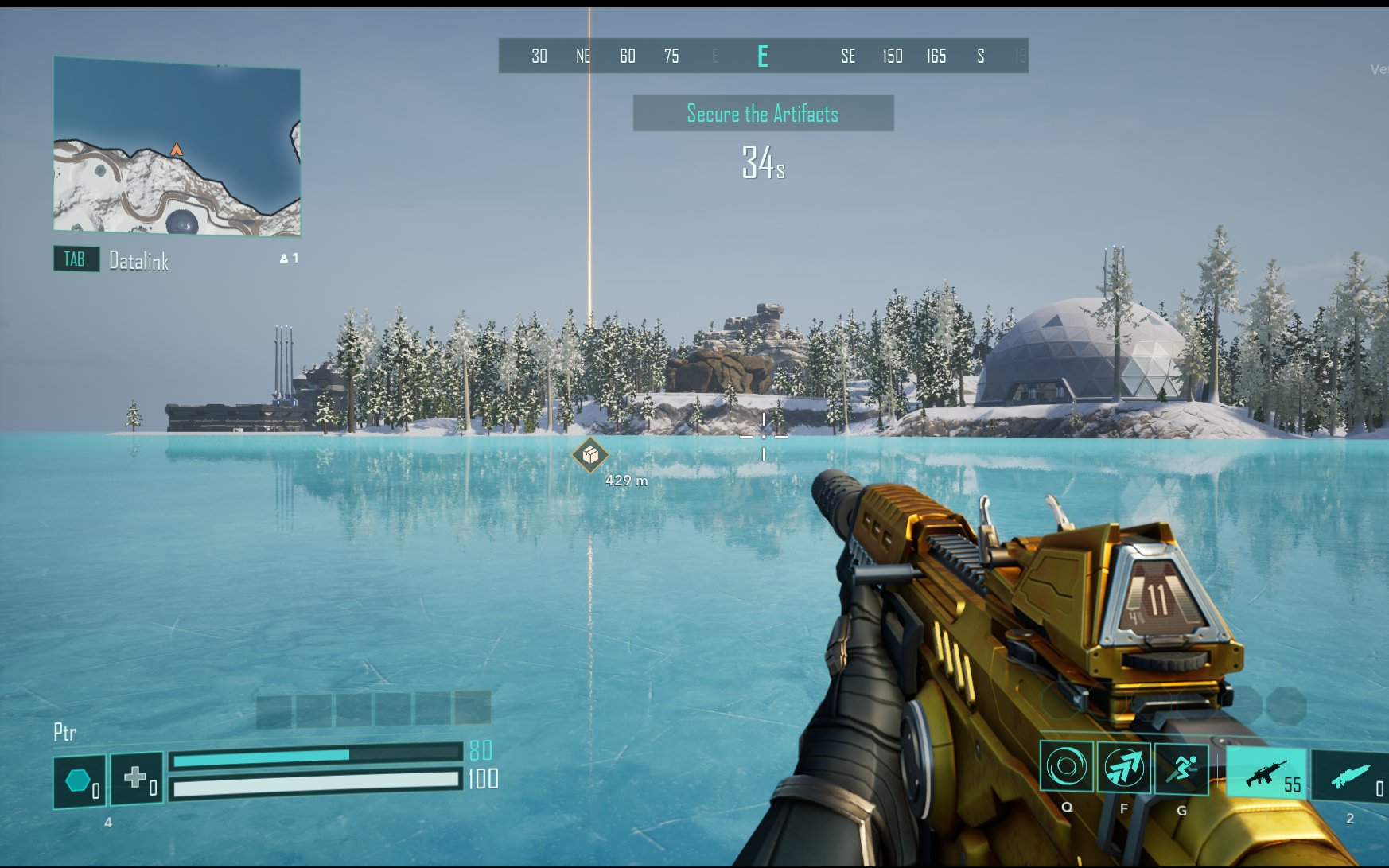Activate the triple arrow ability
Screen dimensions: 1389x868
[x=1124, y=768]
